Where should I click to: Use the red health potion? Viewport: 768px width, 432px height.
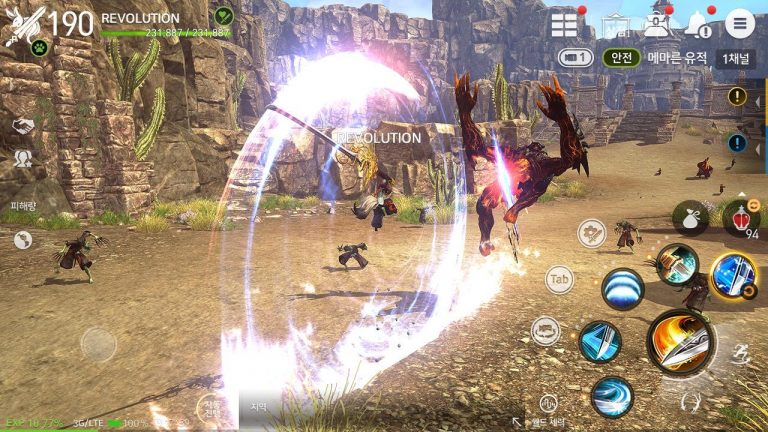740,217
